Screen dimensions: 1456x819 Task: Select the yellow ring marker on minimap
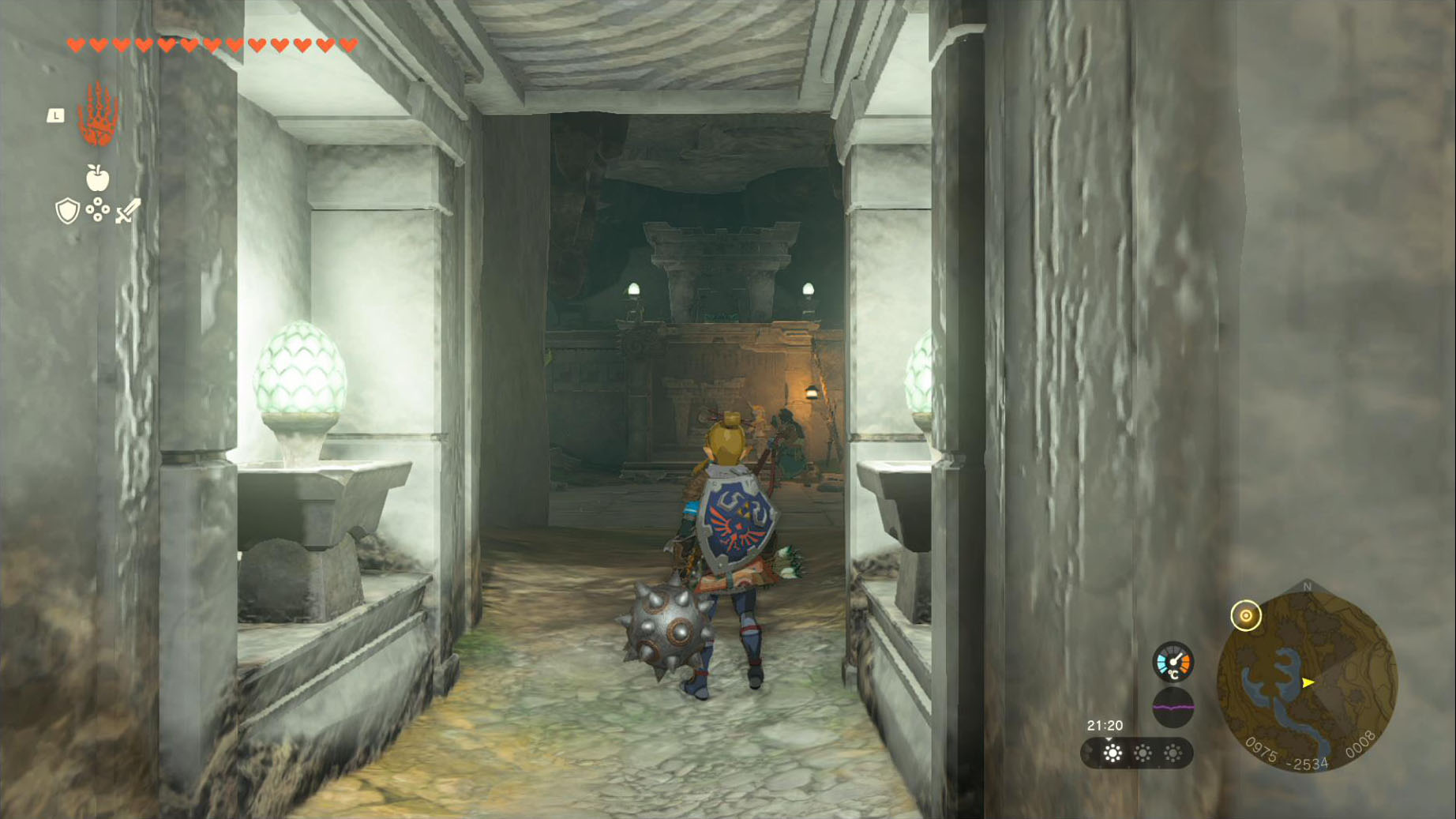pos(1245,616)
